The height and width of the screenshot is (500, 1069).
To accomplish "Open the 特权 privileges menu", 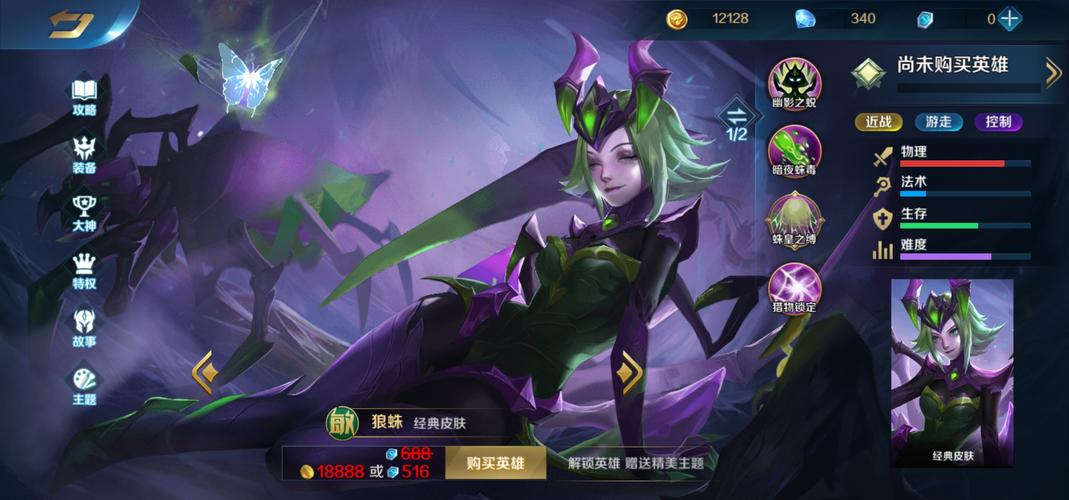I will pyautogui.click(x=84, y=270).
